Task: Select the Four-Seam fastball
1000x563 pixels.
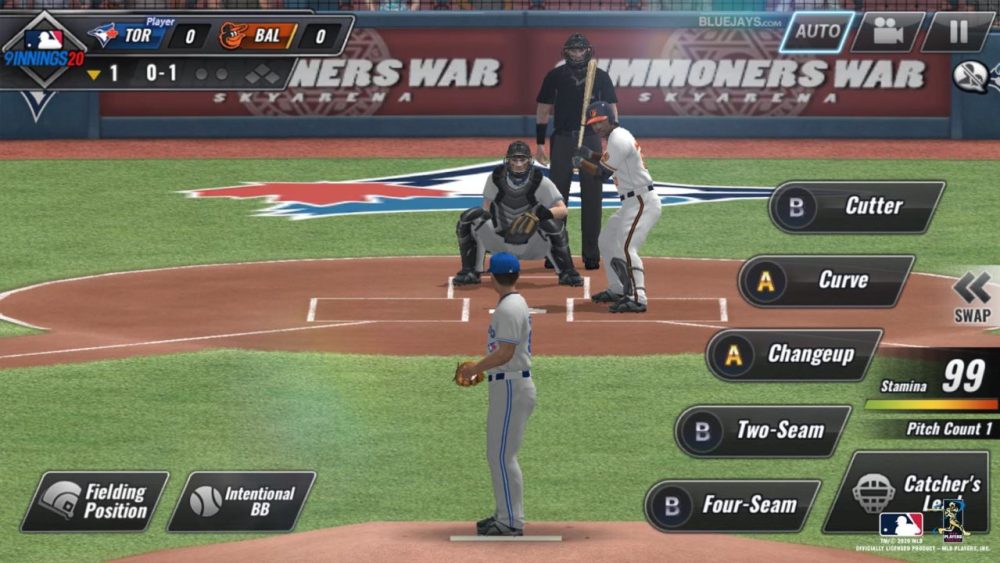Action: (x=732, y=506)
